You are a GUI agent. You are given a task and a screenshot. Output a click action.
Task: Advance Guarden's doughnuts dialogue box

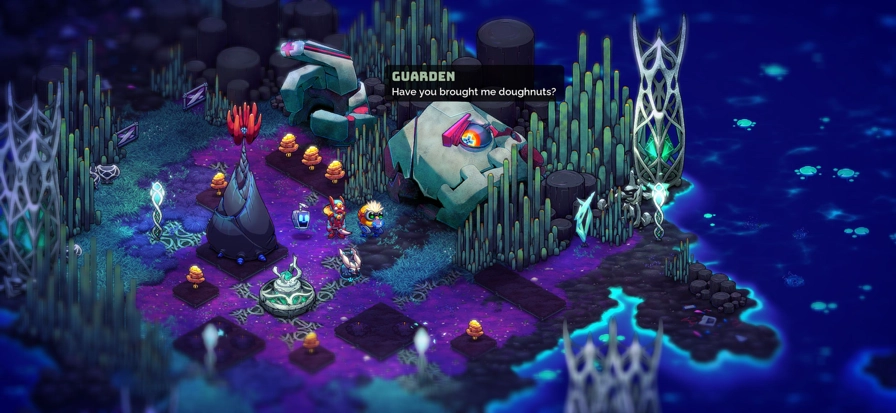[x=474, y=84]
